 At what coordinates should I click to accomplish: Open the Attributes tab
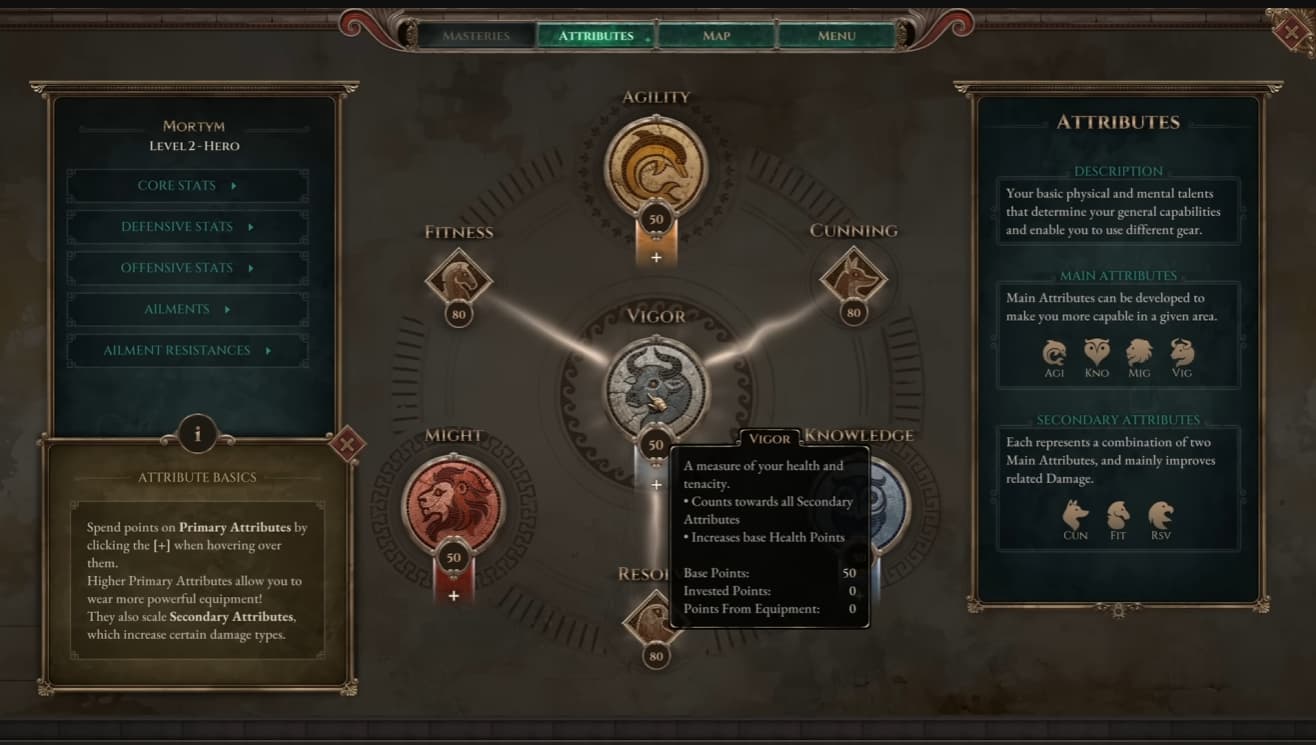596,36
